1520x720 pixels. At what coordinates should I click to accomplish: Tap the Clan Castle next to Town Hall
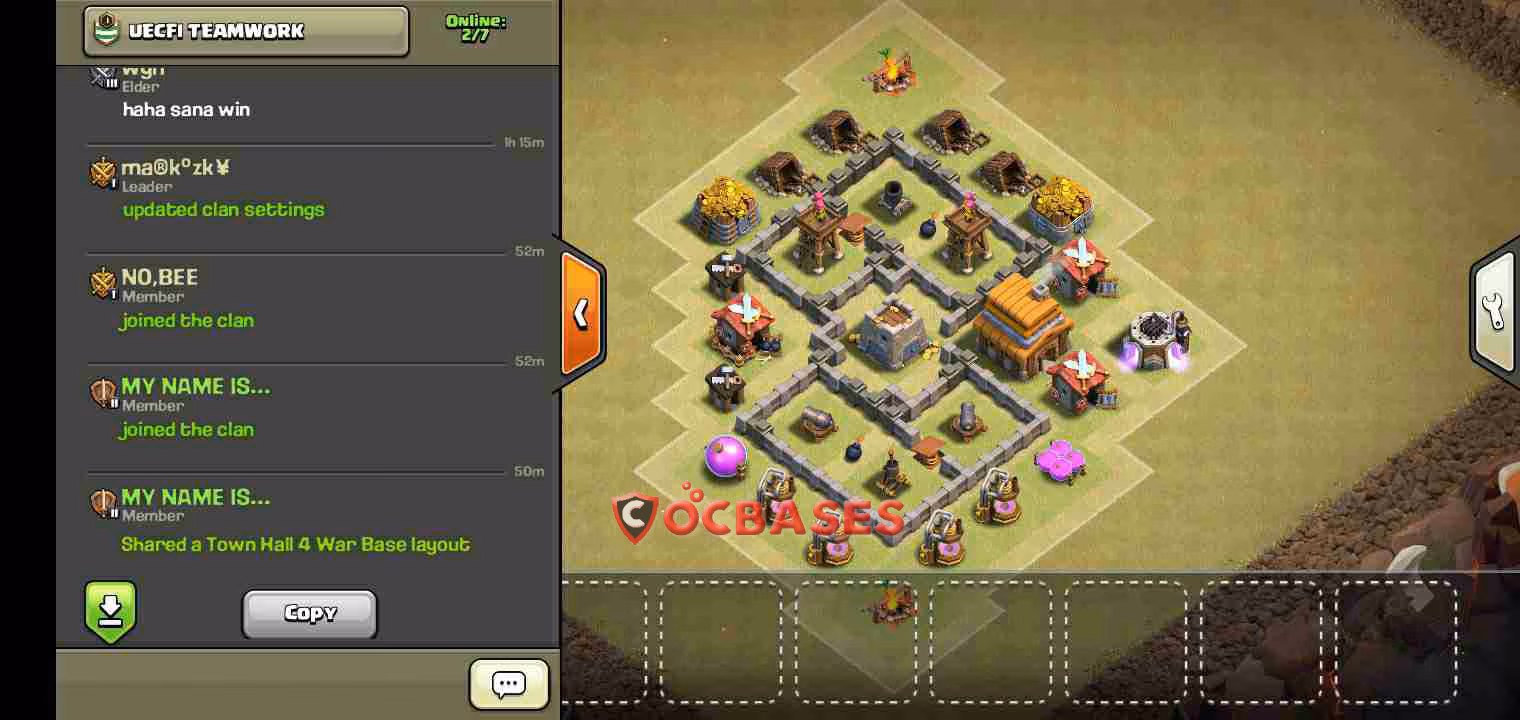click(x=890, y=330)
